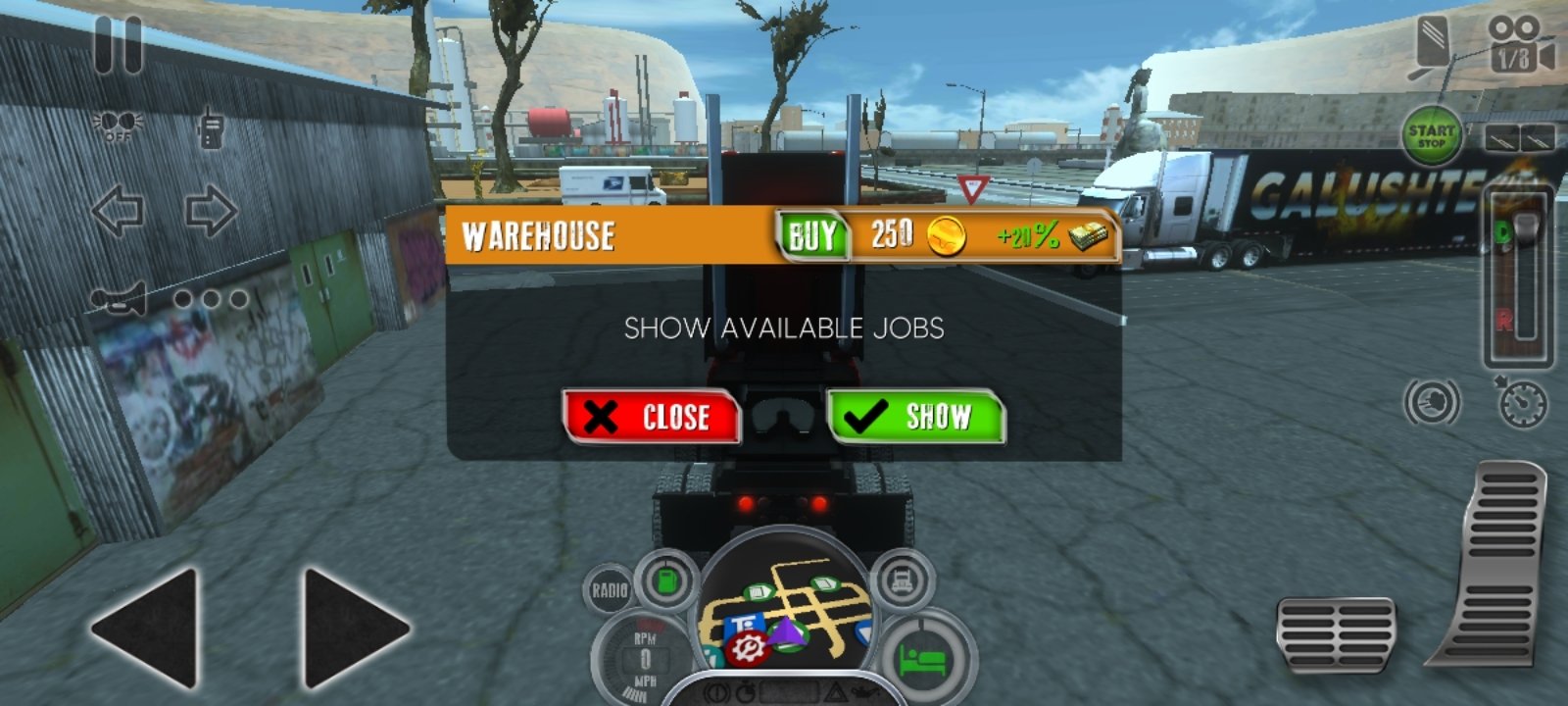Open the three-dots extra options
The image size is (1568, 706).
pyautogui.click(x=211, y=299)
